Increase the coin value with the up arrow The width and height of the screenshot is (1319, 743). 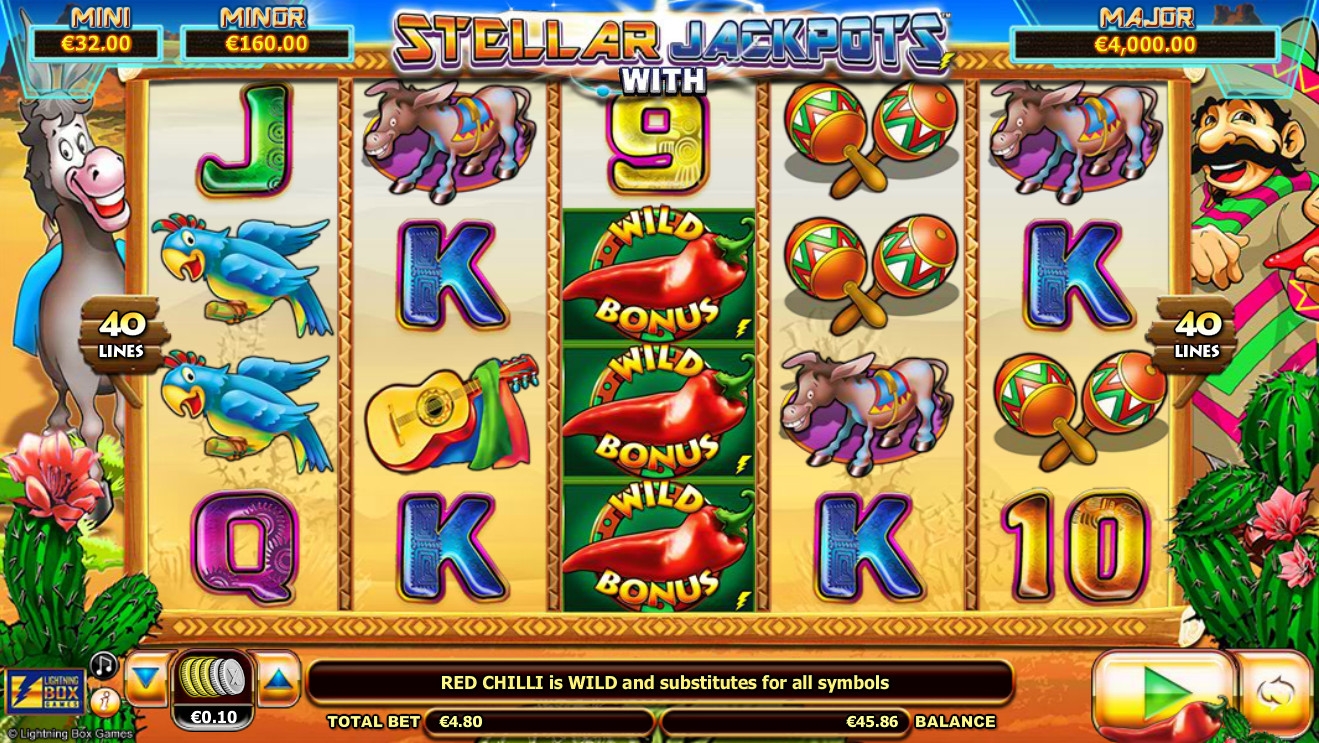click(x=278, y=680)
